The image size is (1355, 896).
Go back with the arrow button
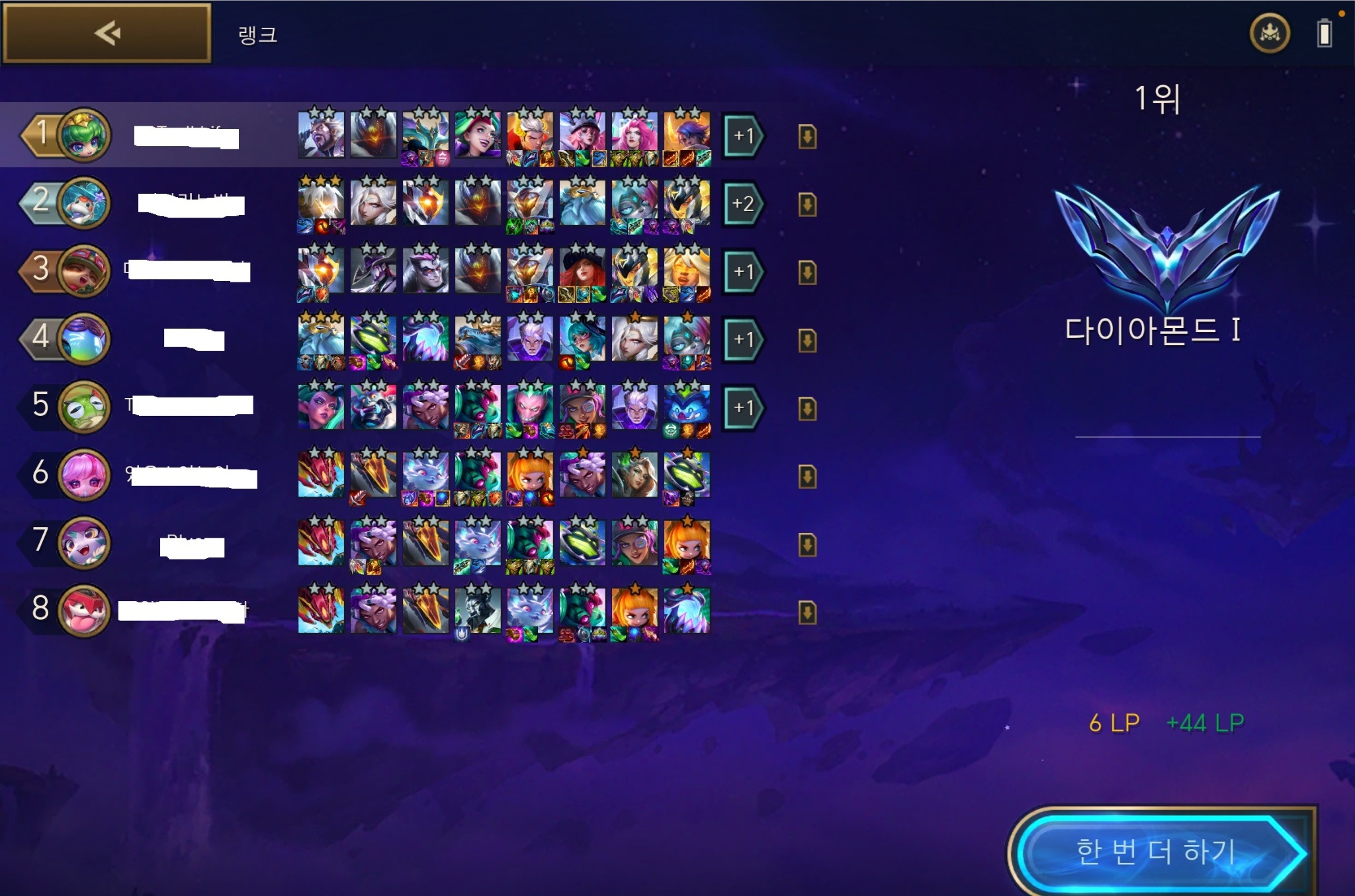coord(107,33)
